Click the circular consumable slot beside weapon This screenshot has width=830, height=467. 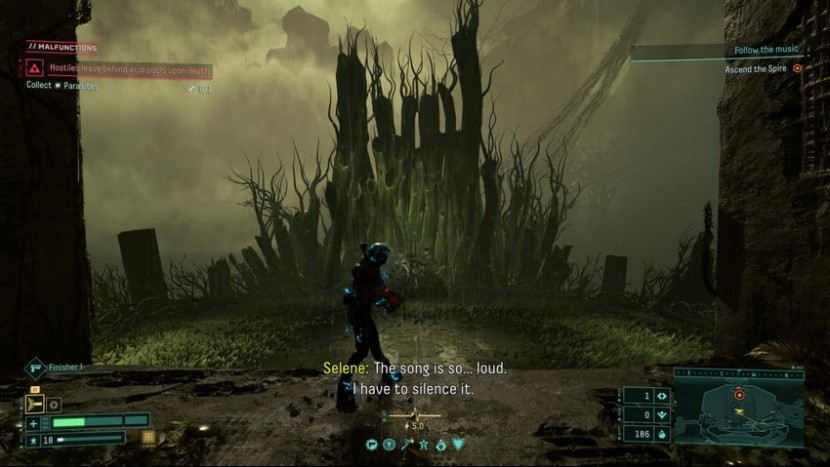coord(55,405)
